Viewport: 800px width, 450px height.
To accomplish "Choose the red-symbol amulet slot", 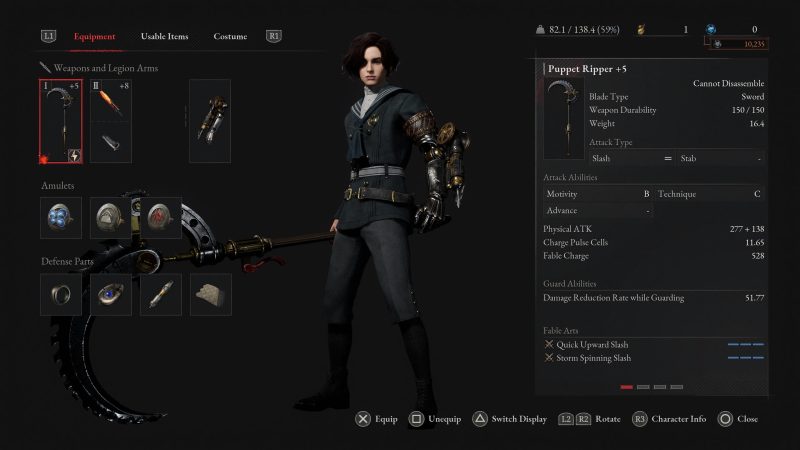I will click(x=160, y=217).
